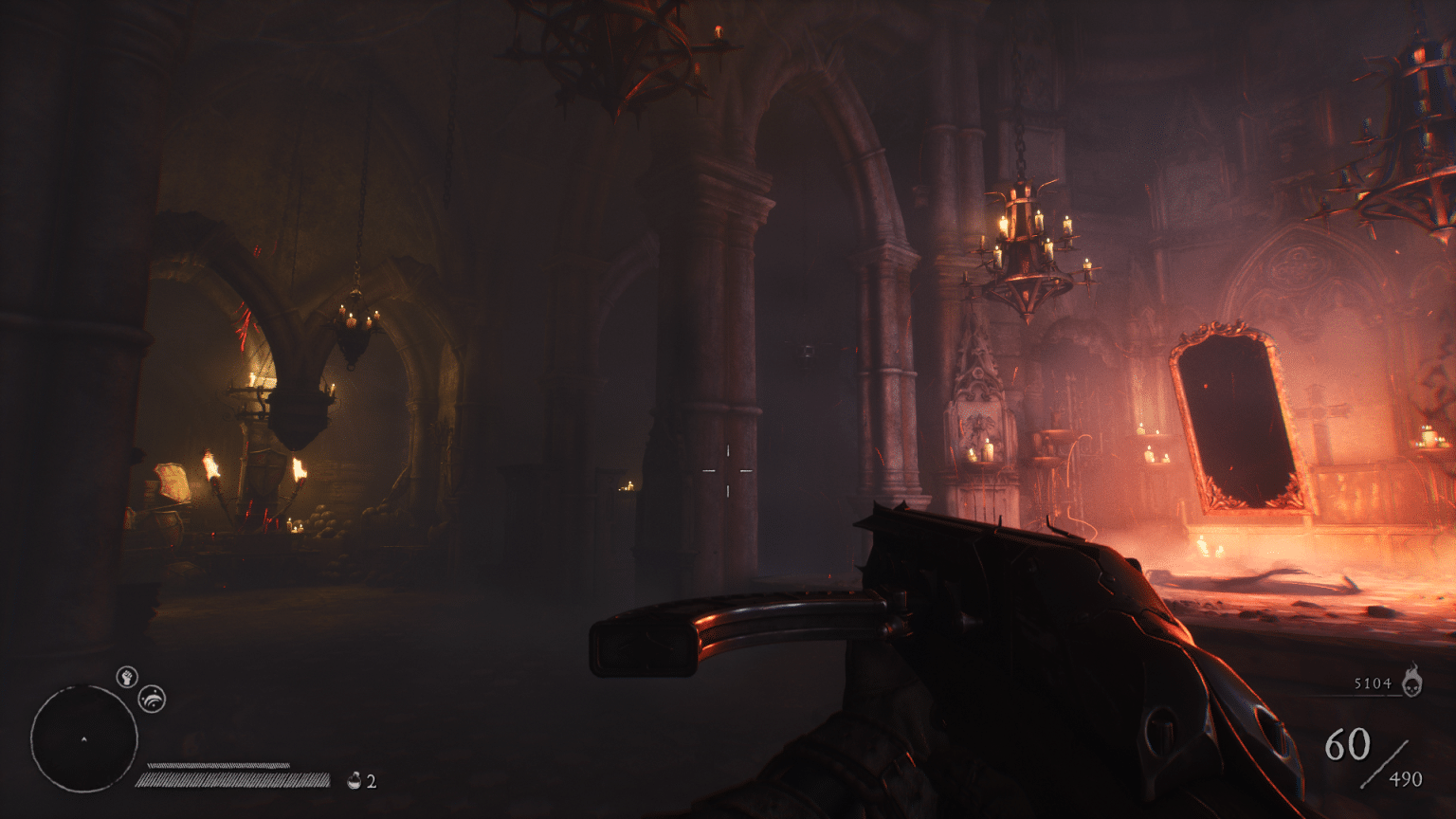Toggle the fist ability ready indicator
Screen dimensions: 1456x819
pos(127,679)
